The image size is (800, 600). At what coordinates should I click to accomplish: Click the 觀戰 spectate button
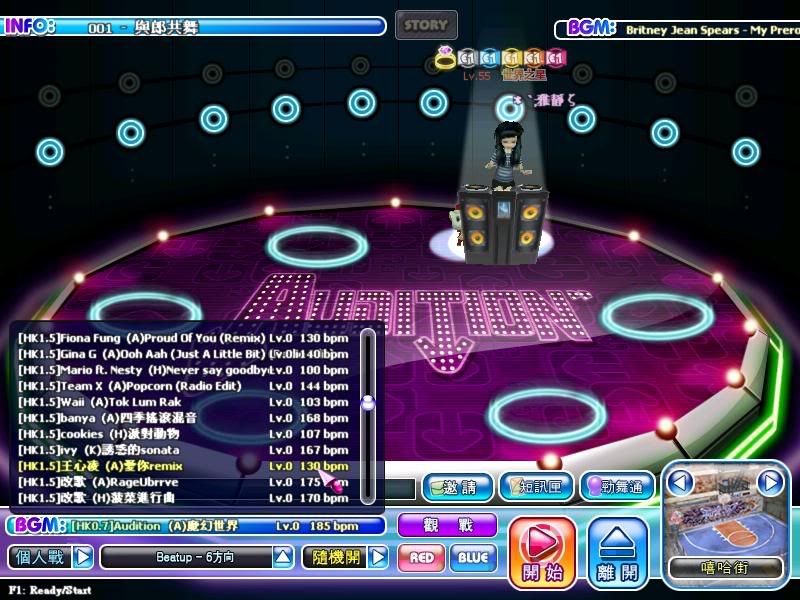pyautogui.click(x=447, y=525)
